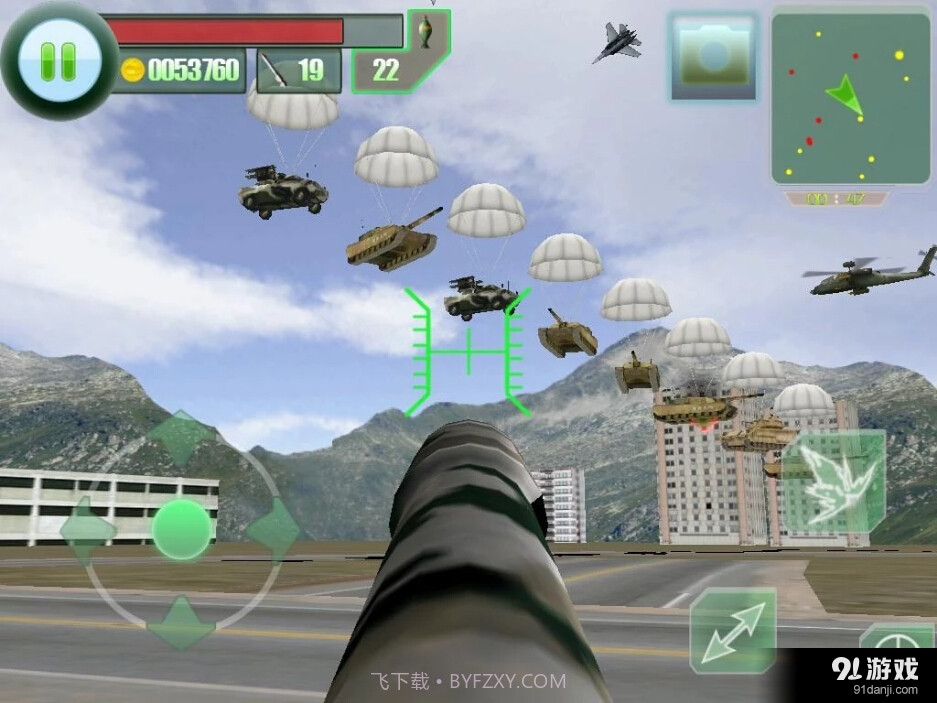Screen dimensions: 937x703
Task: Select the missile weapon with 19 ammo
Action: pos(298,70)
